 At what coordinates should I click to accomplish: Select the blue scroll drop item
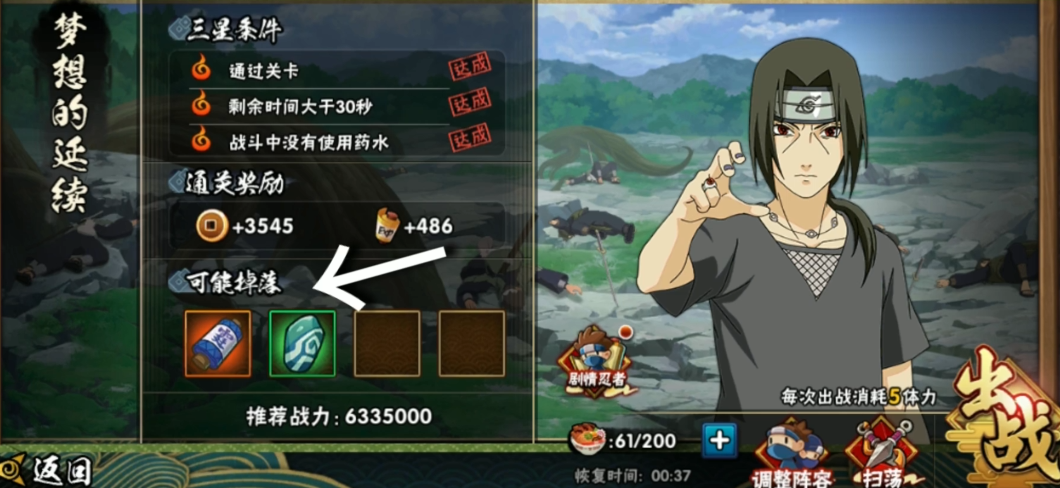coord(217,343)
